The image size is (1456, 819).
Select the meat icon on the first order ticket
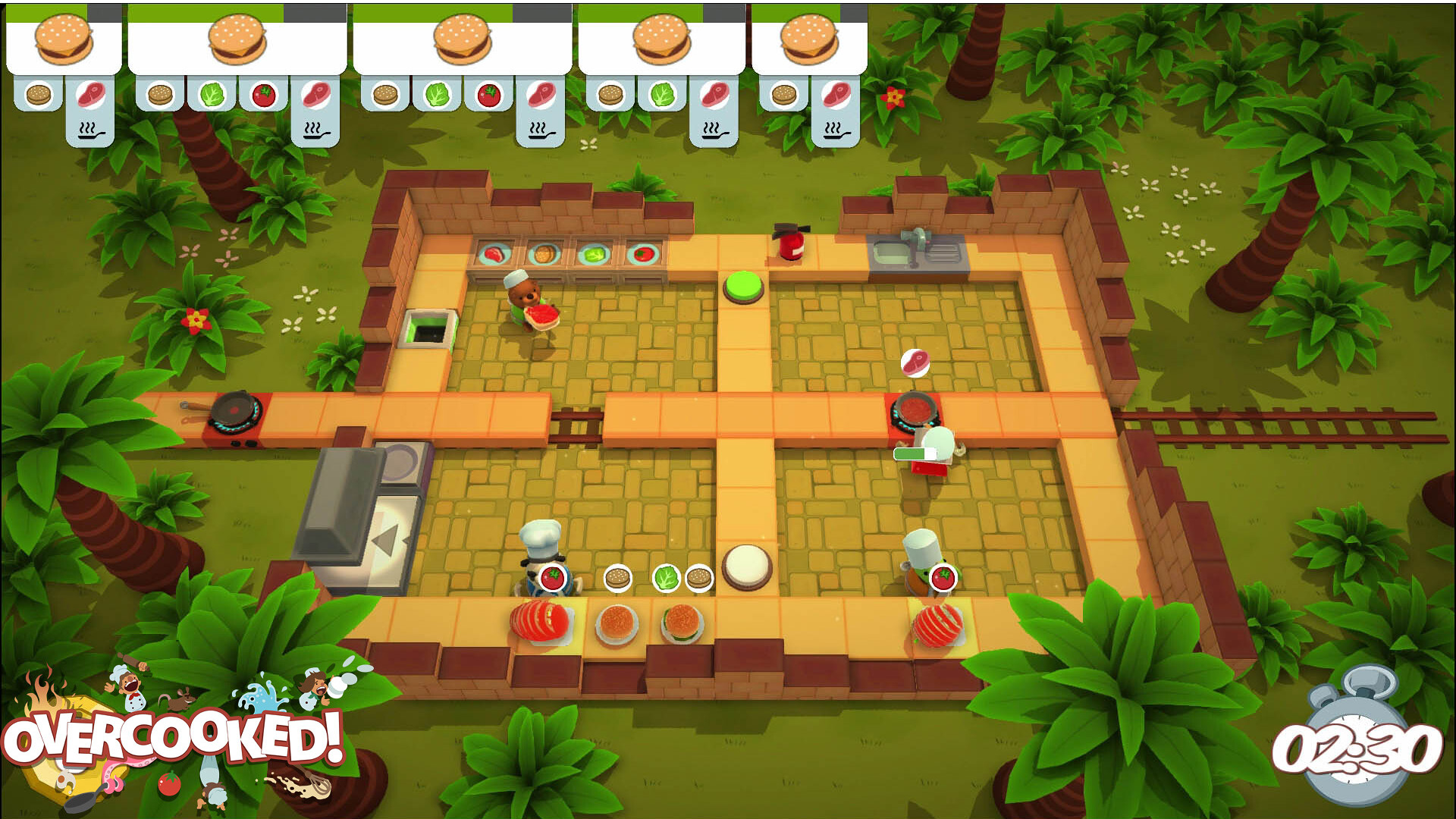coord(89,96)
